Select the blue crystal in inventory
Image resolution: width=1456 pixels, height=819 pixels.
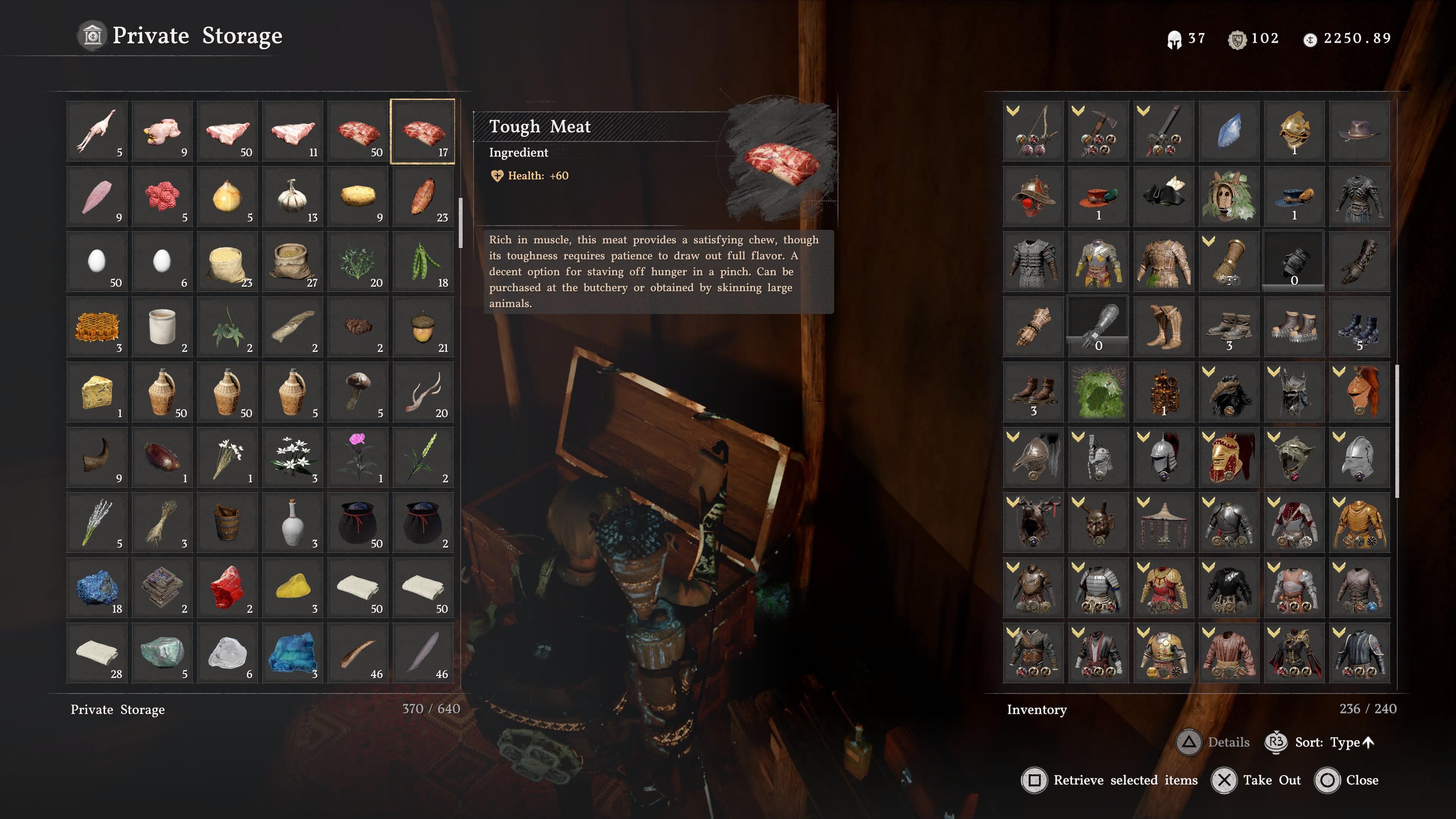[x=1229, y=132]
